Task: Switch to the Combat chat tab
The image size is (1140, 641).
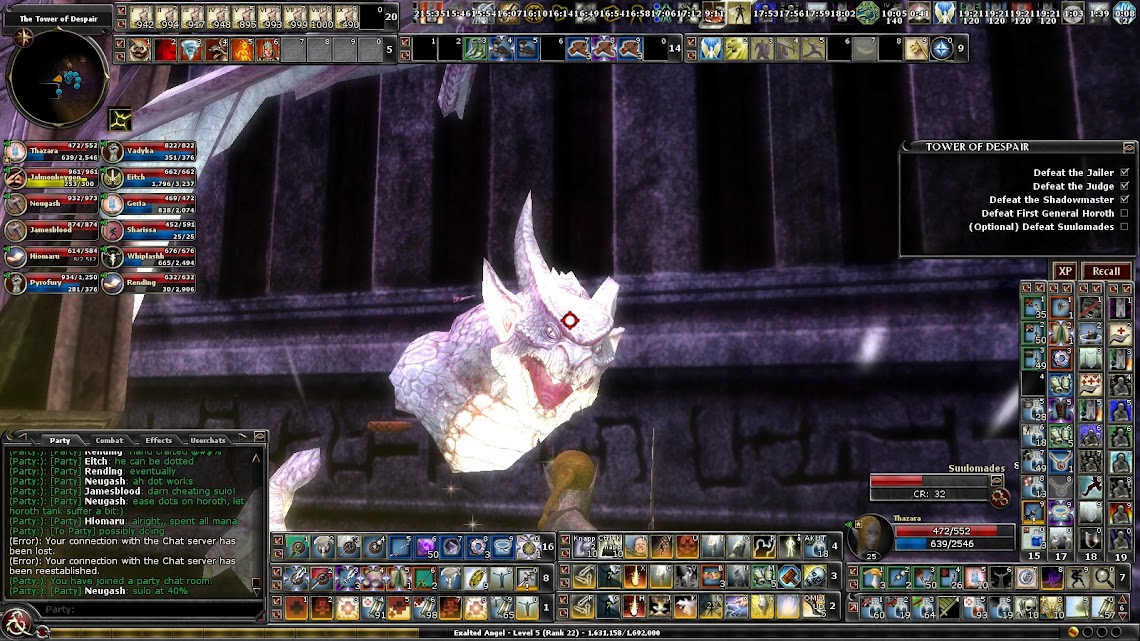Action: (109, 440)
